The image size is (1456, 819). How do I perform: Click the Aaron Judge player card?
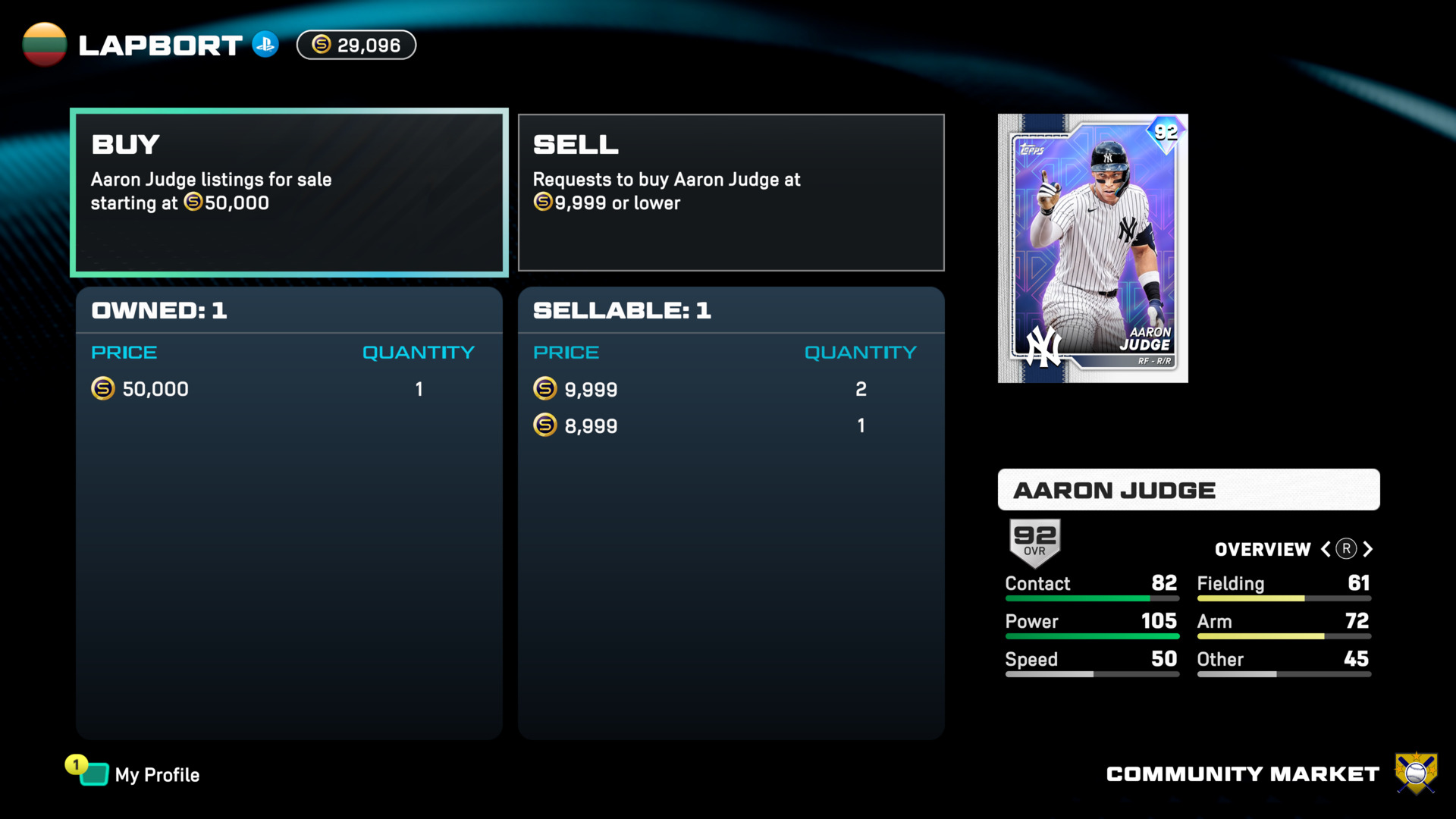(1093, 248)
